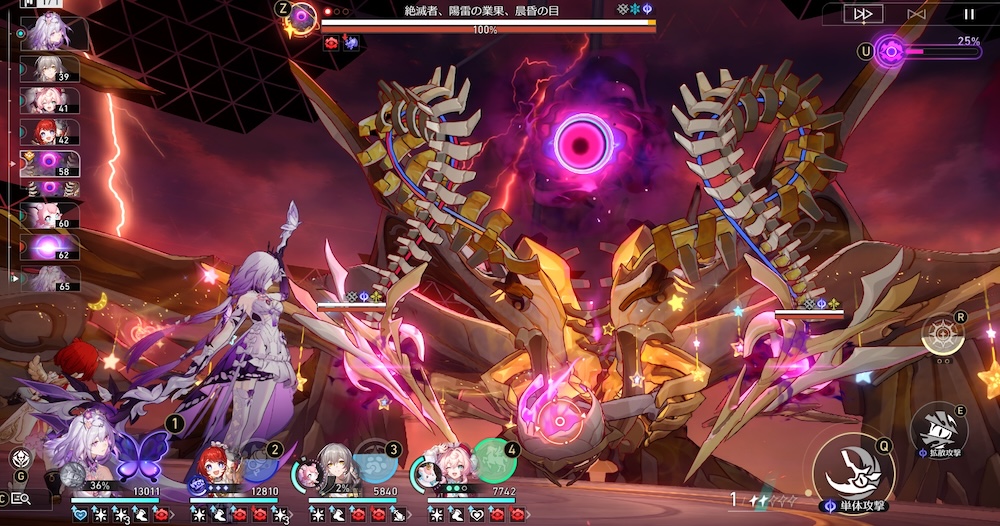Toggle the double-speed battle button
This screenshot has height=526, width=1000.
[x=863, y=14]
